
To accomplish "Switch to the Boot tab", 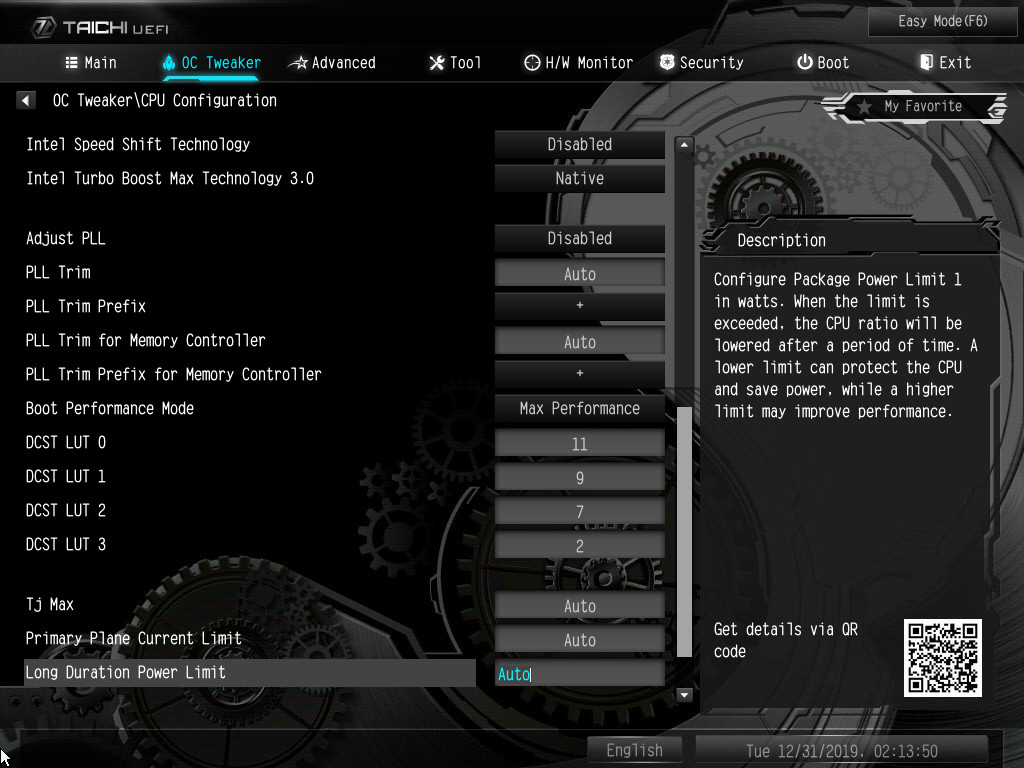I will click(x=822, y=62).
